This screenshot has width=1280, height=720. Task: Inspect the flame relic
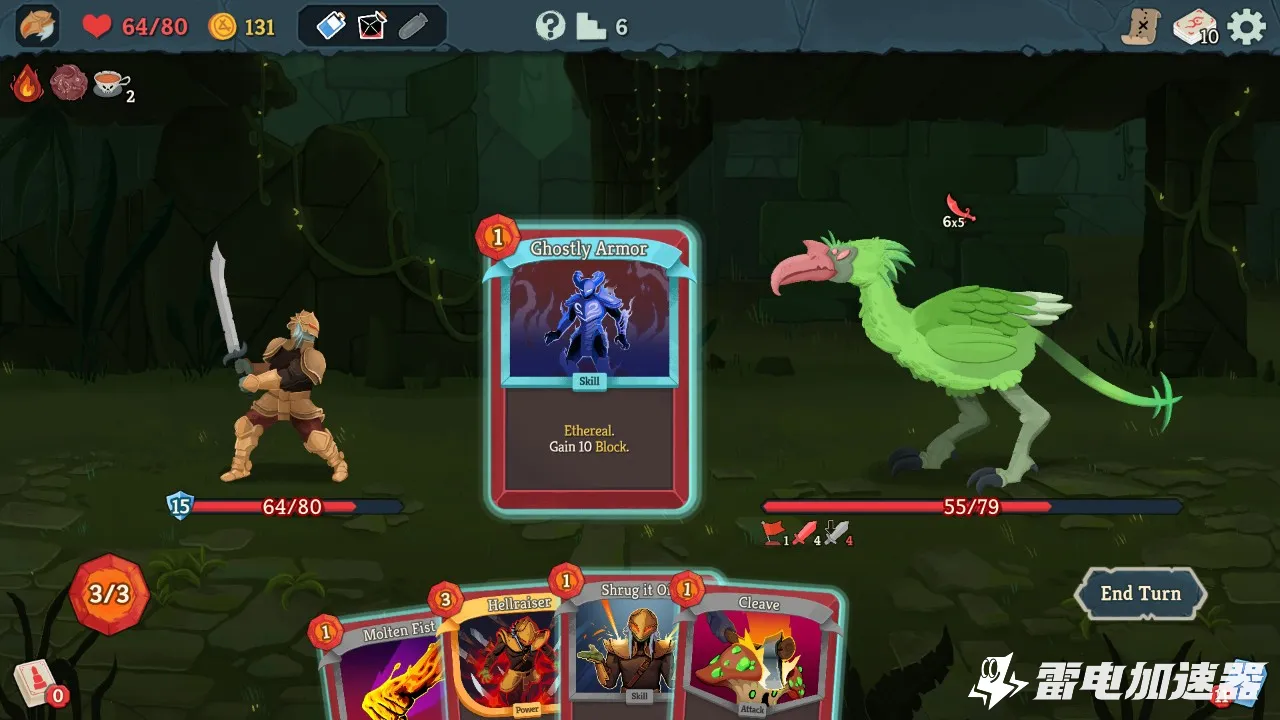tap(27, 84)
